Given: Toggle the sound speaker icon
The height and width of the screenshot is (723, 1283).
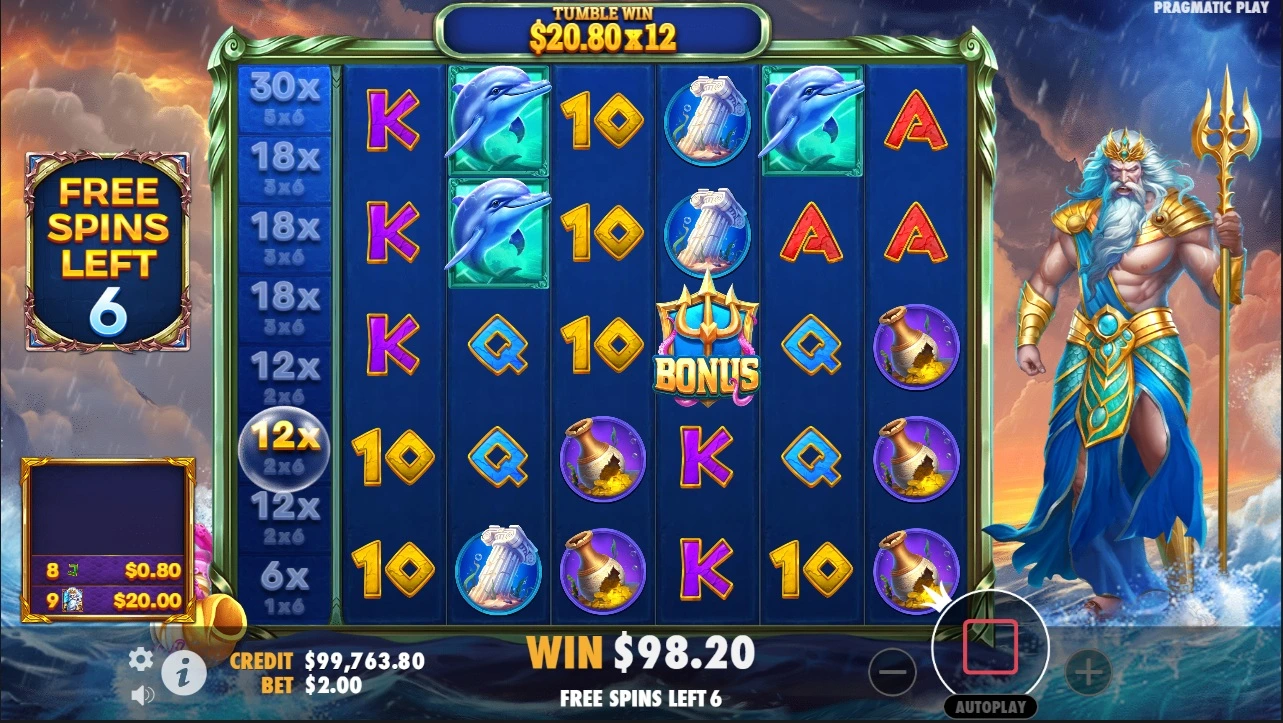Looking at the screenshot, I should (142, 693).
